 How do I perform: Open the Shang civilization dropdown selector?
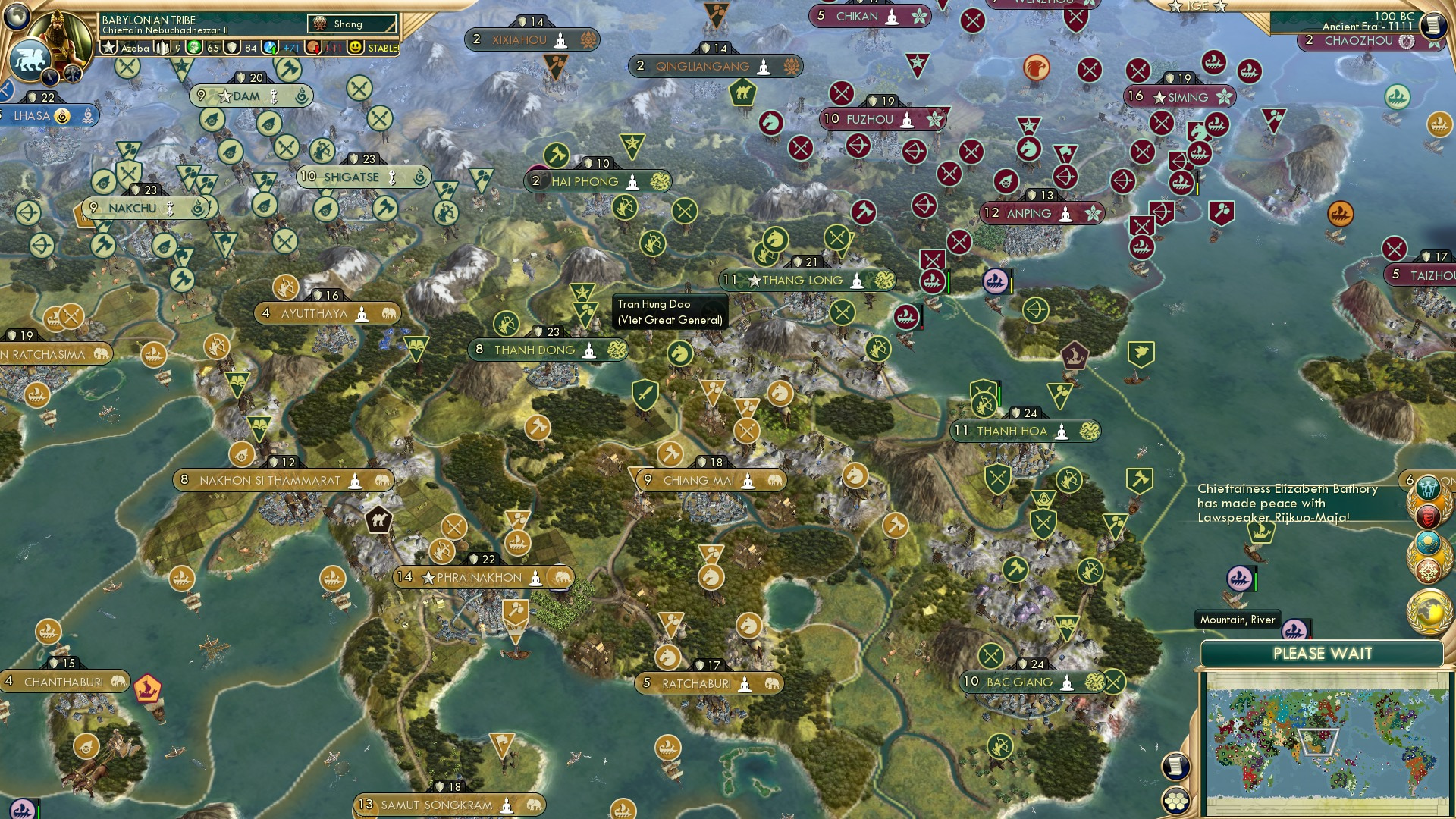click(351, 24)
